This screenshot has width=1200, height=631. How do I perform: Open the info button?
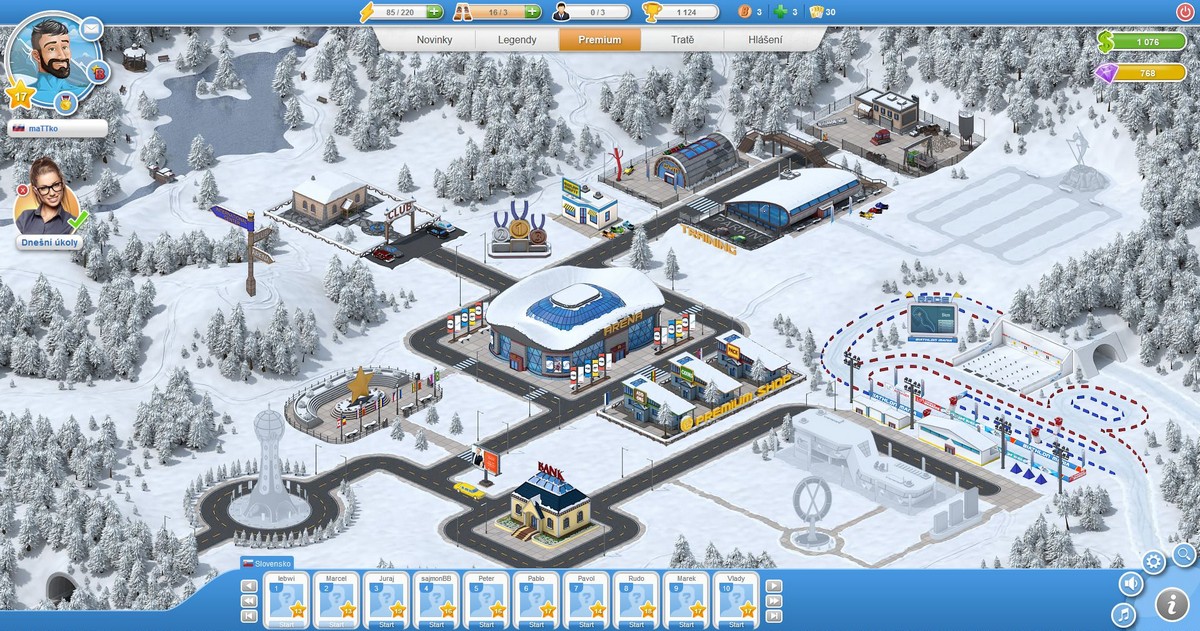1171,604
